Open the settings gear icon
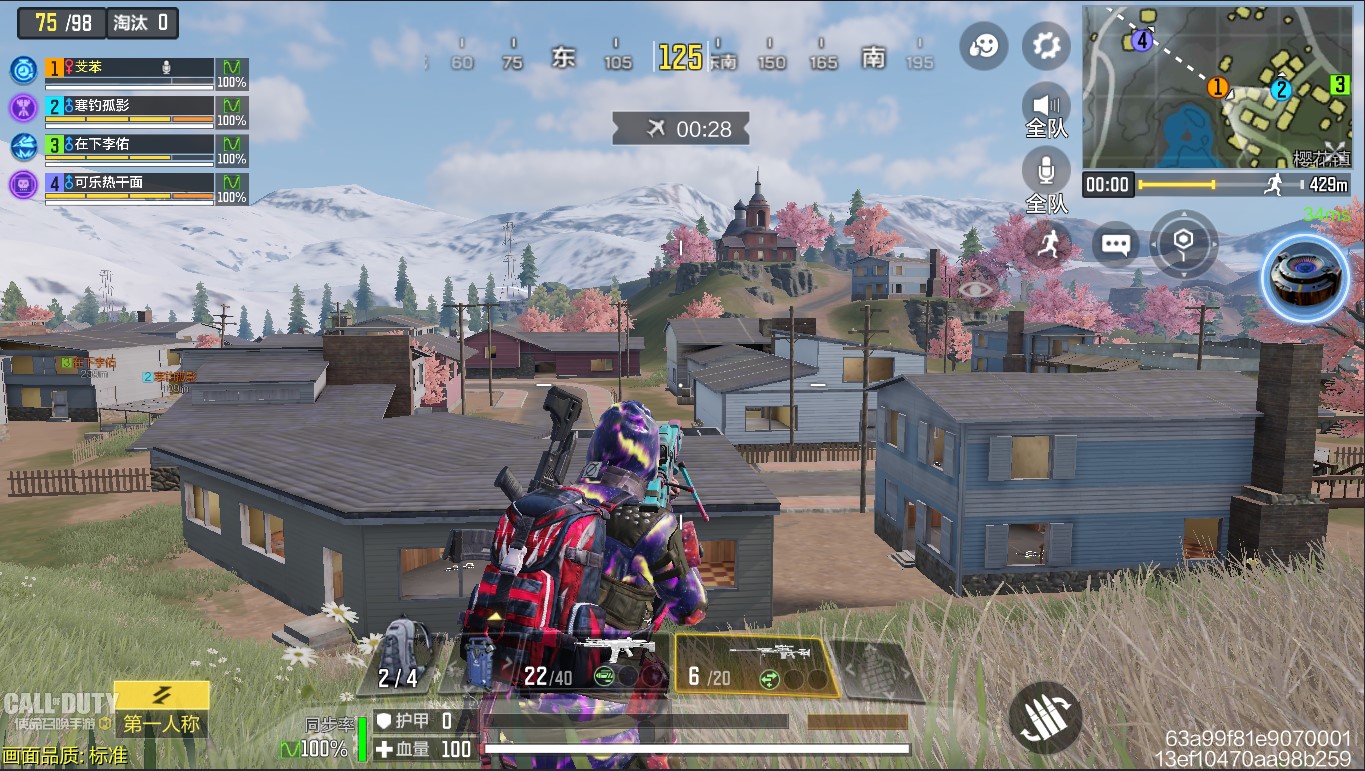Image resolution: width=1365 pixels, height=771 pixels. [1046, 46]
